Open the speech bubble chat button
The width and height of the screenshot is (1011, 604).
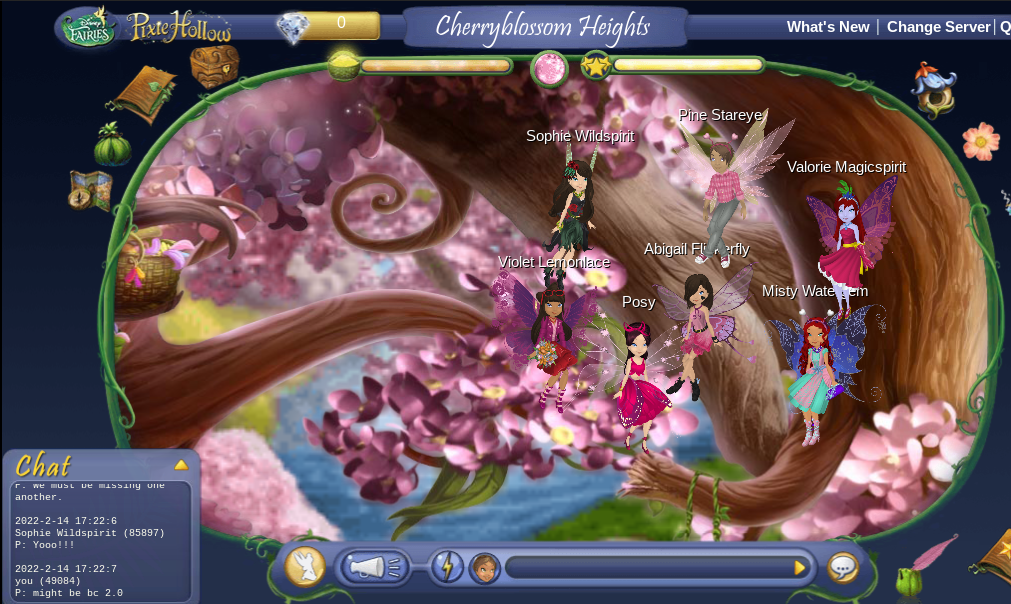[x=843, y=568]
